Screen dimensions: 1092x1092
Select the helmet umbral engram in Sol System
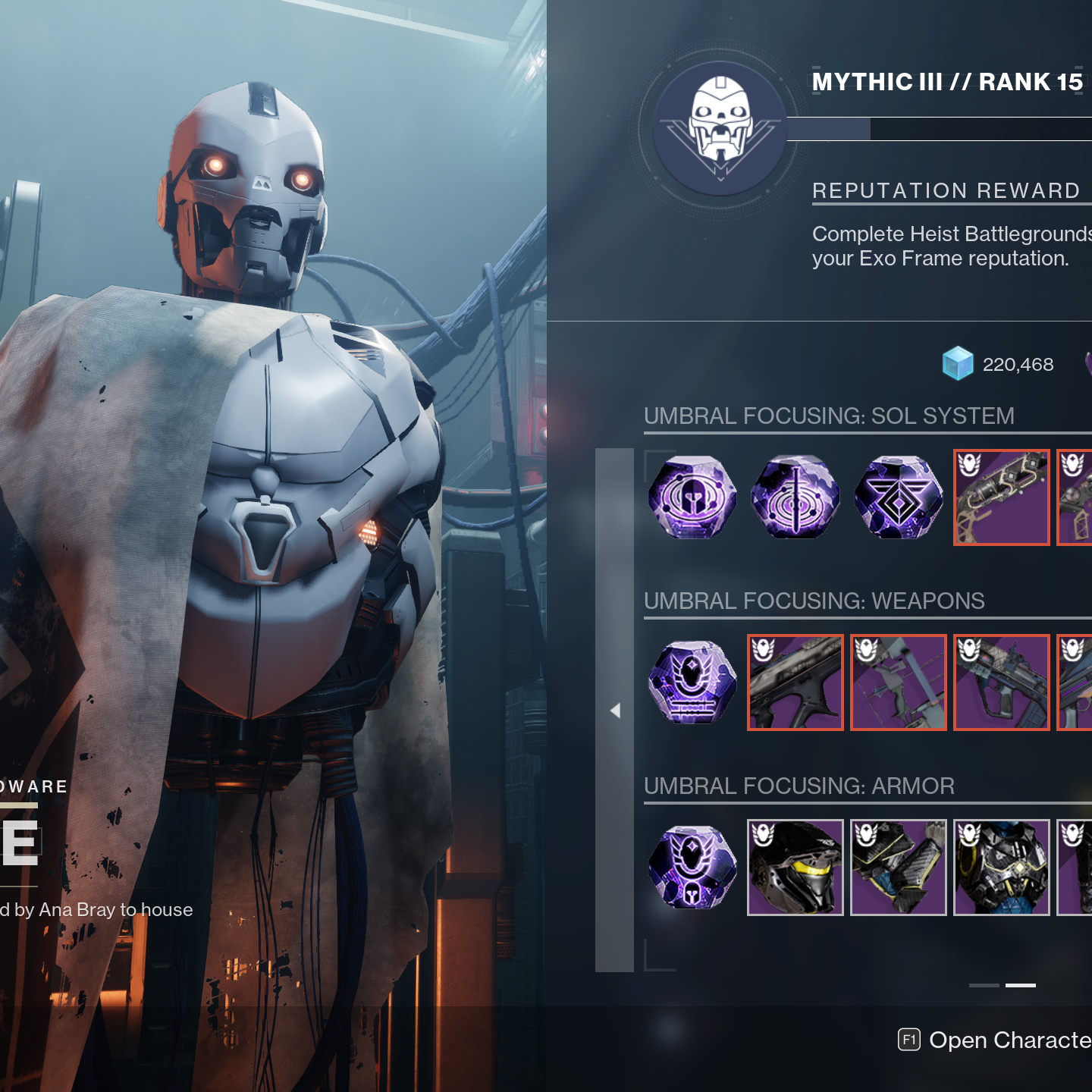(692, 497)
